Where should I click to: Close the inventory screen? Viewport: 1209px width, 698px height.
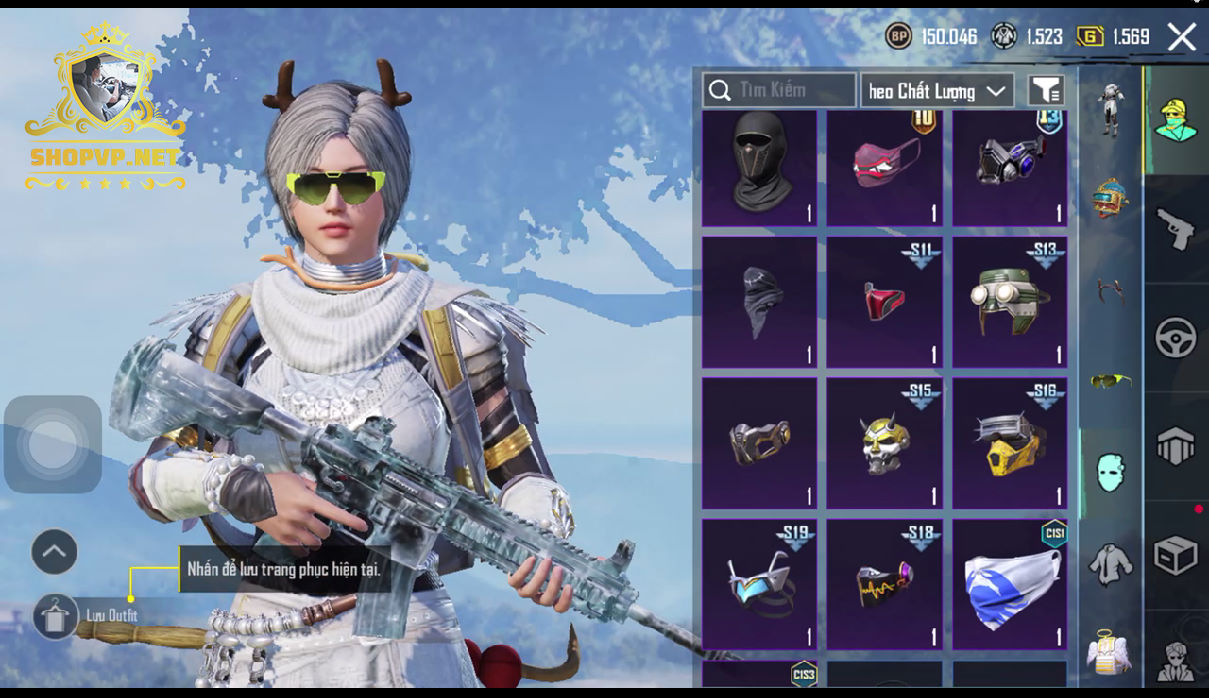point(1181,38)
